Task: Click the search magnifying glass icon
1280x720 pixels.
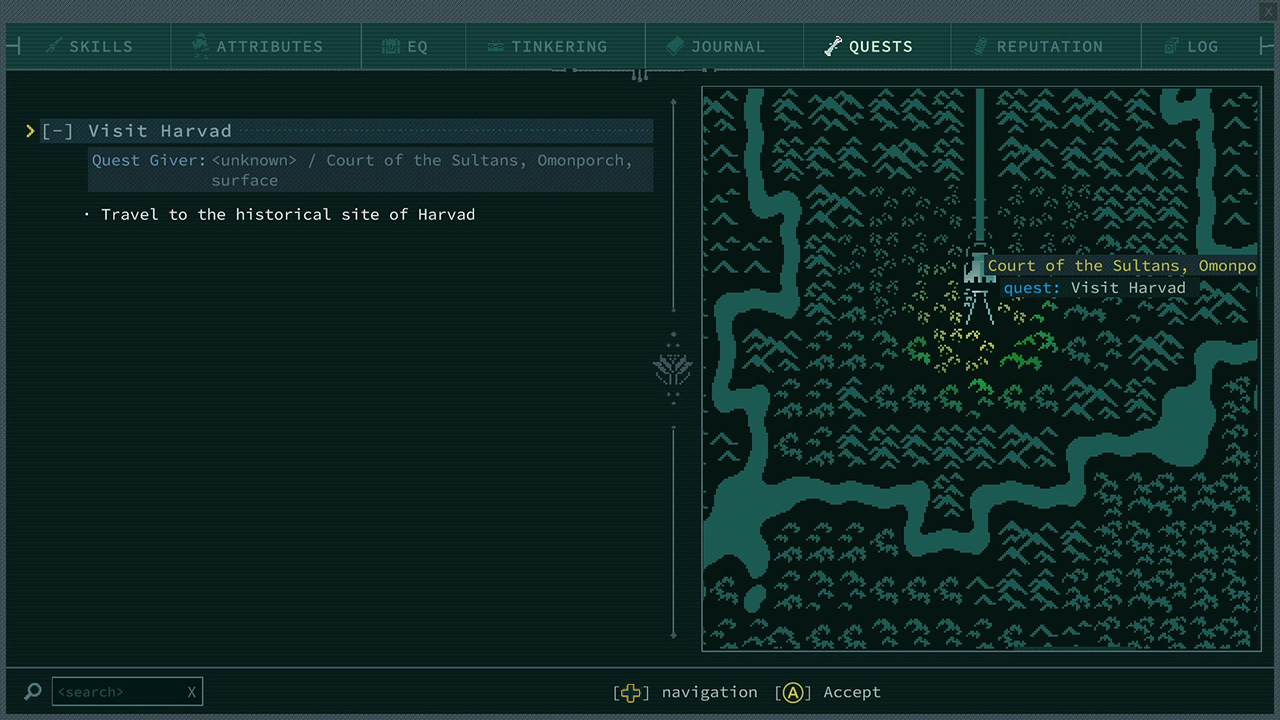Action: (x=32, y=691)
